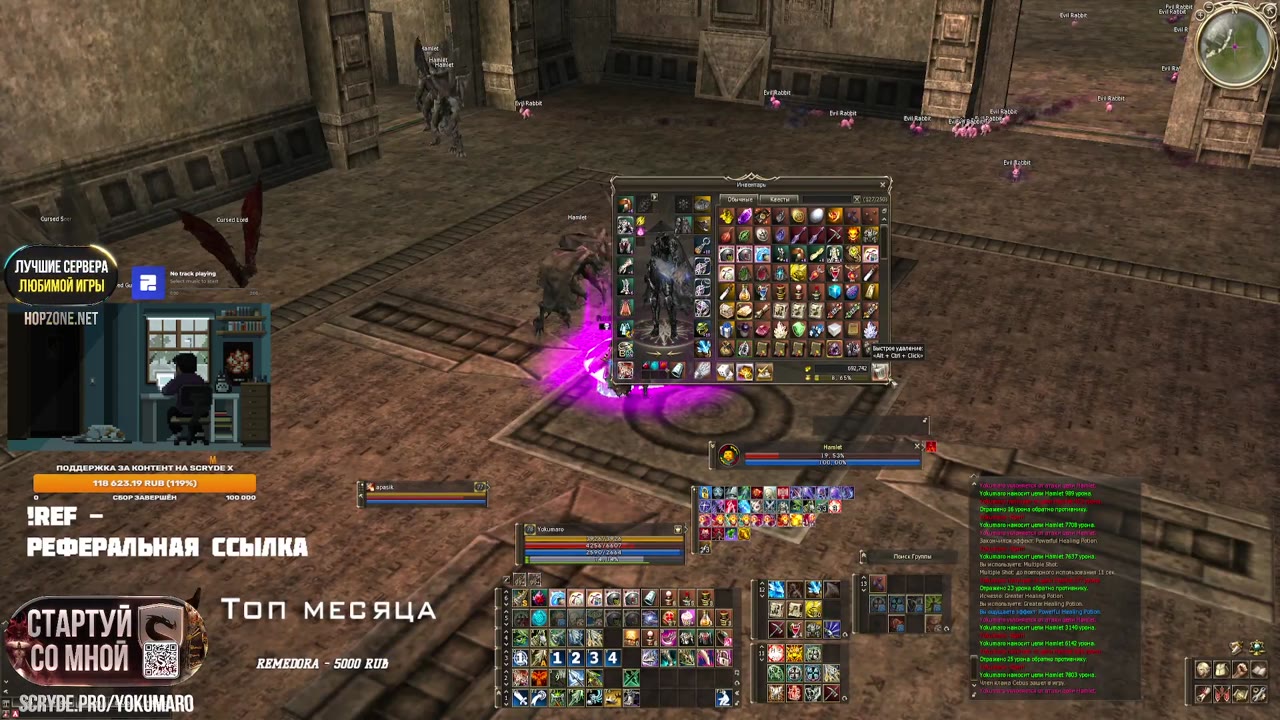Select the green emerald gem item
The height and width of the screenshot is (720, 1280).
click(798, 331)
